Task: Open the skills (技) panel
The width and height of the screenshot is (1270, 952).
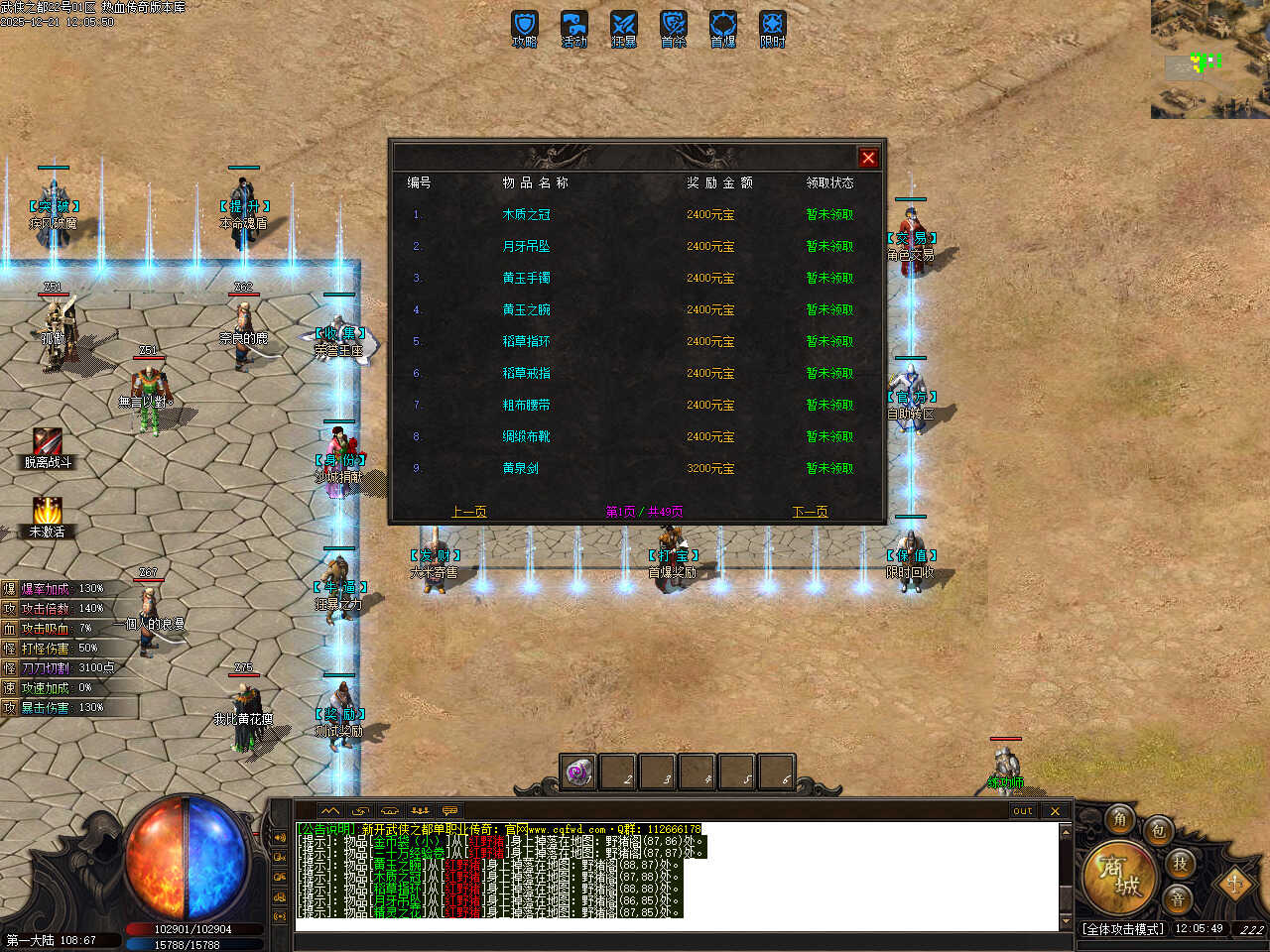Action: coord(1180,863)
